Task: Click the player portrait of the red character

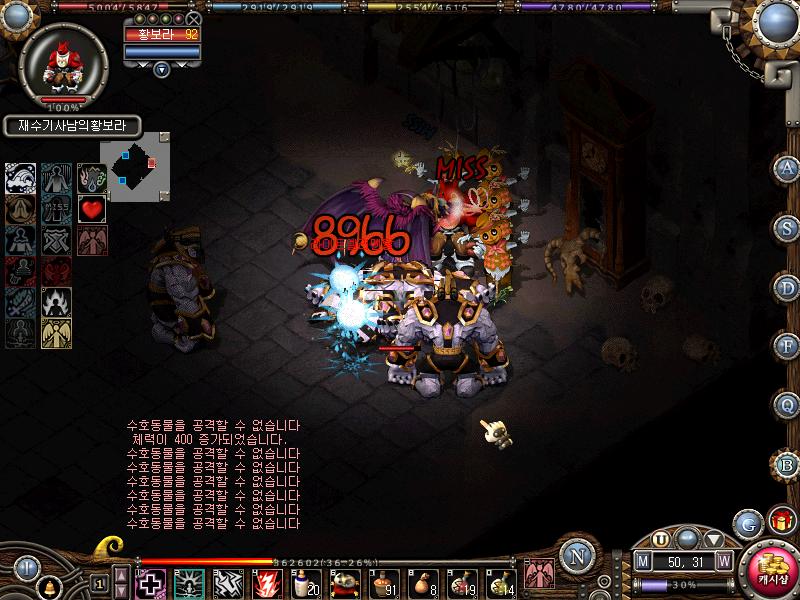Action: [x=68, y=64]
